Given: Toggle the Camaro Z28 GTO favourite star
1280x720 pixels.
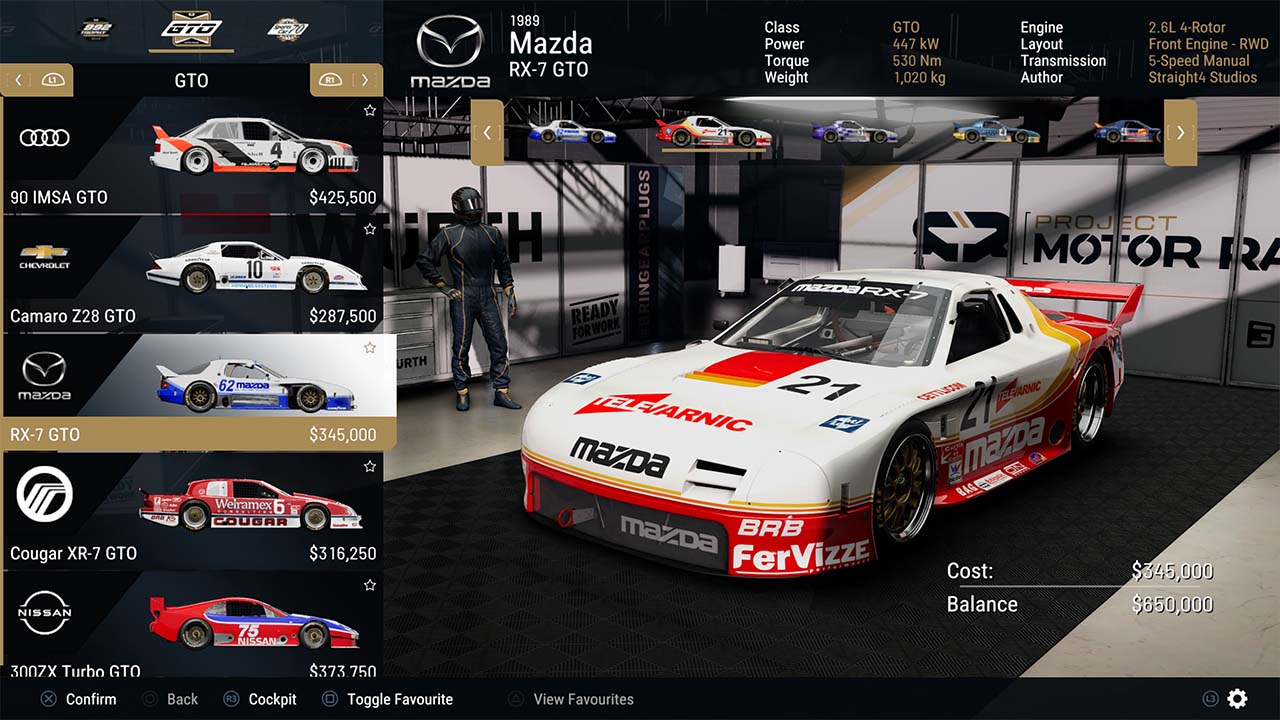Looking at the screenshot, I should pyautogui.click(x=370, y=229).
